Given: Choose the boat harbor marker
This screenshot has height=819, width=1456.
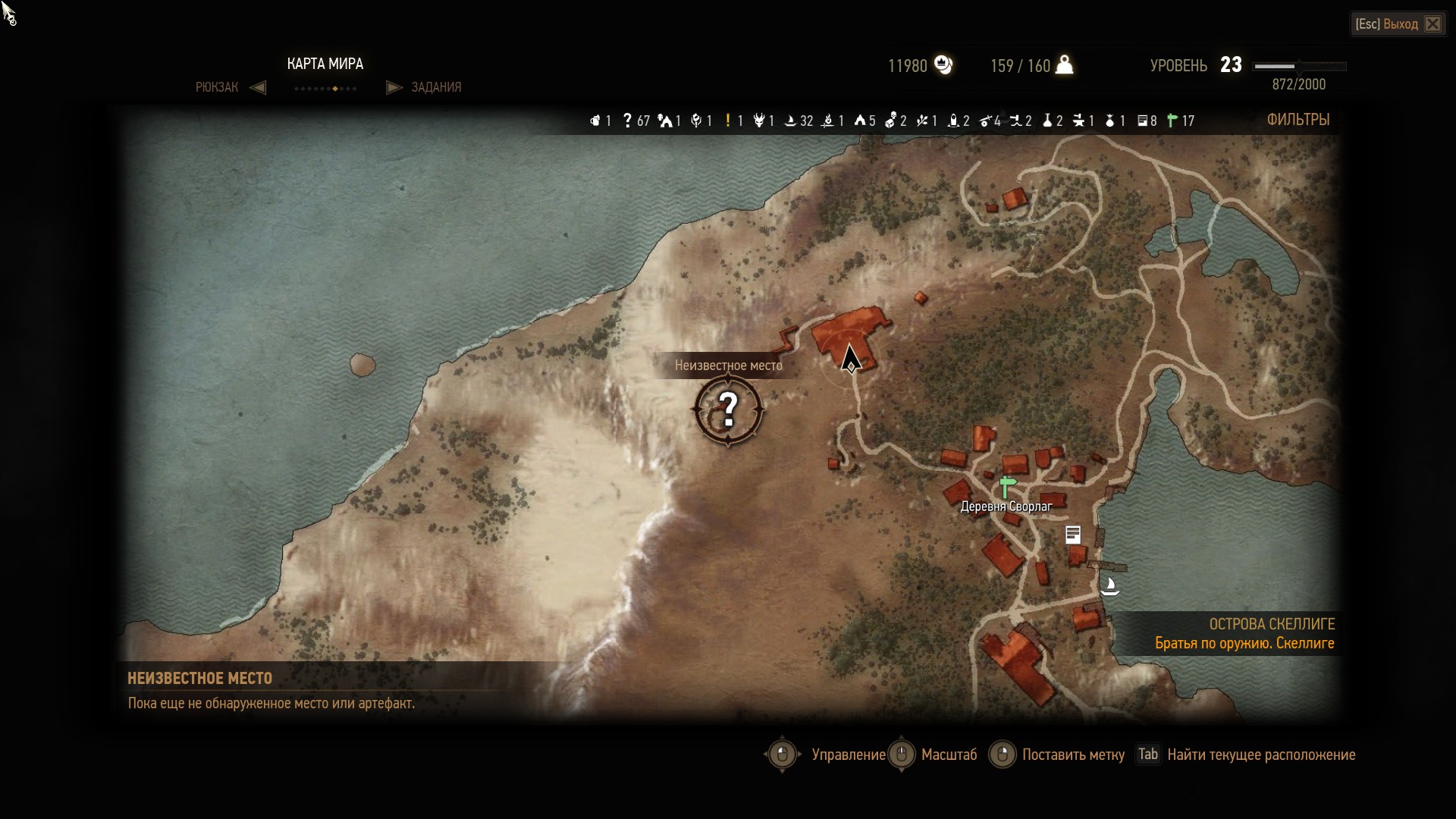Looking at the screenshot, I should (x=1110, y=586).
